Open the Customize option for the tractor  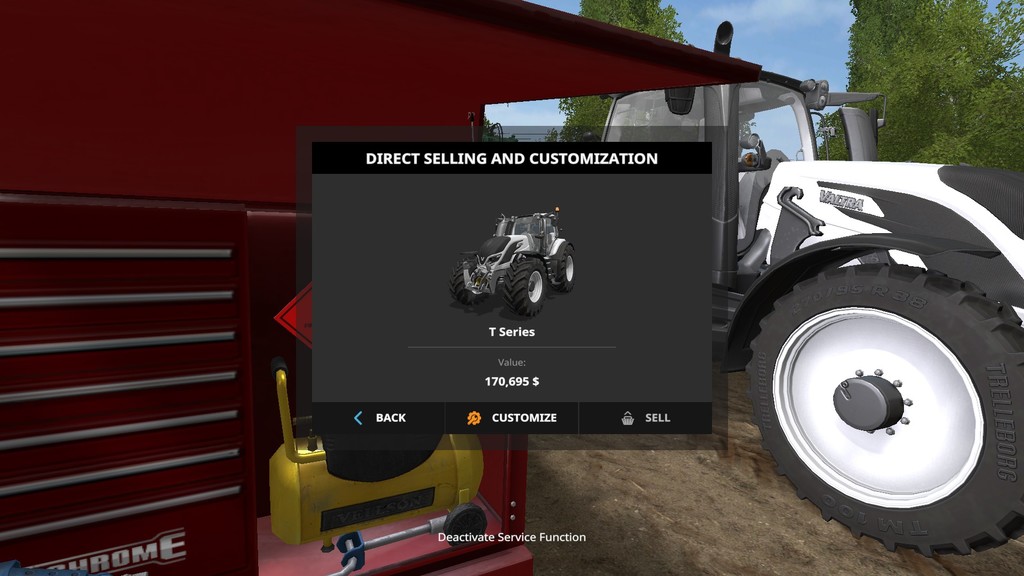(x=511, y=418)
